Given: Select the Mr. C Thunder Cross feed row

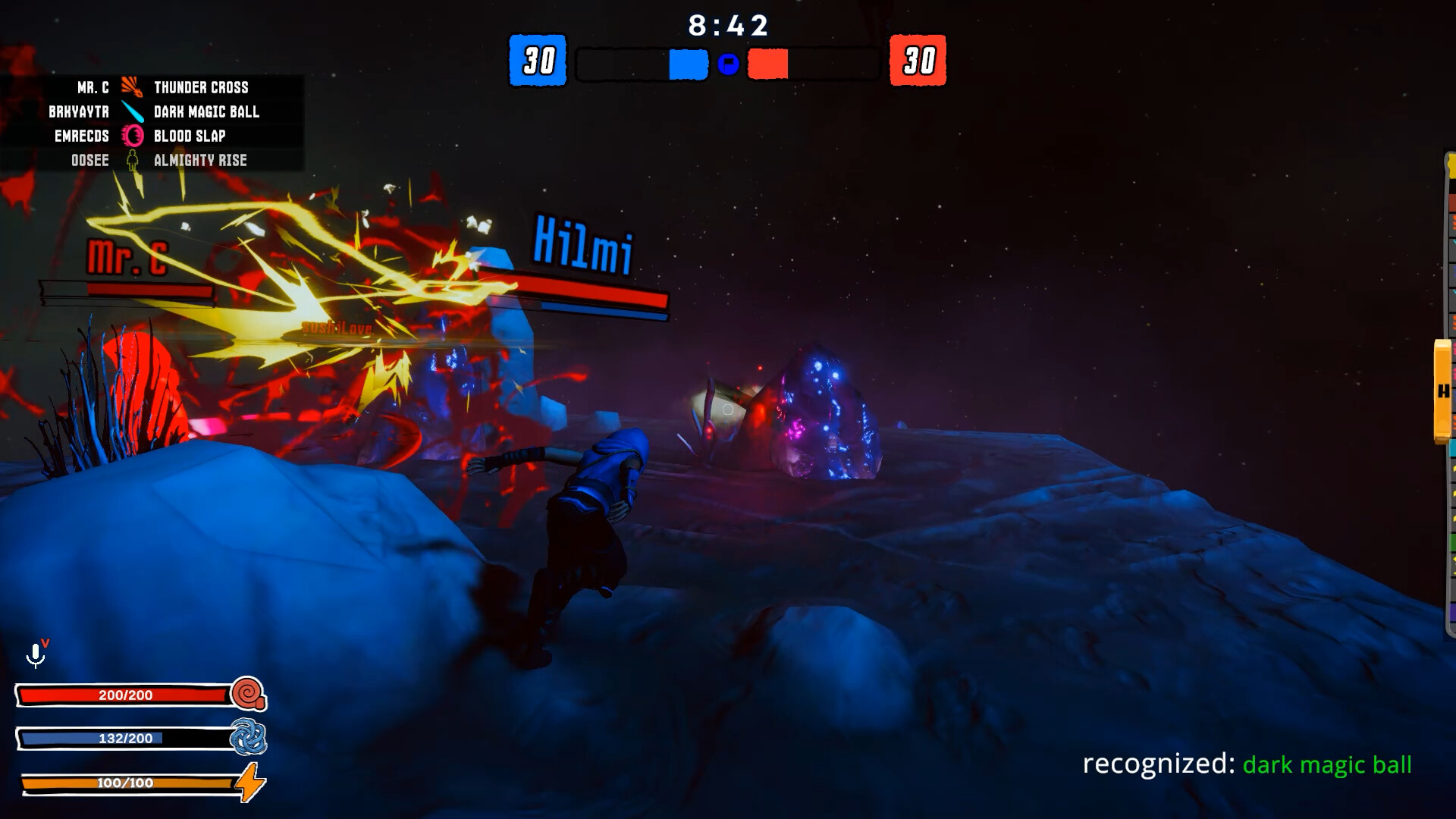Looking at the screenshot, I should pos(152,87).
